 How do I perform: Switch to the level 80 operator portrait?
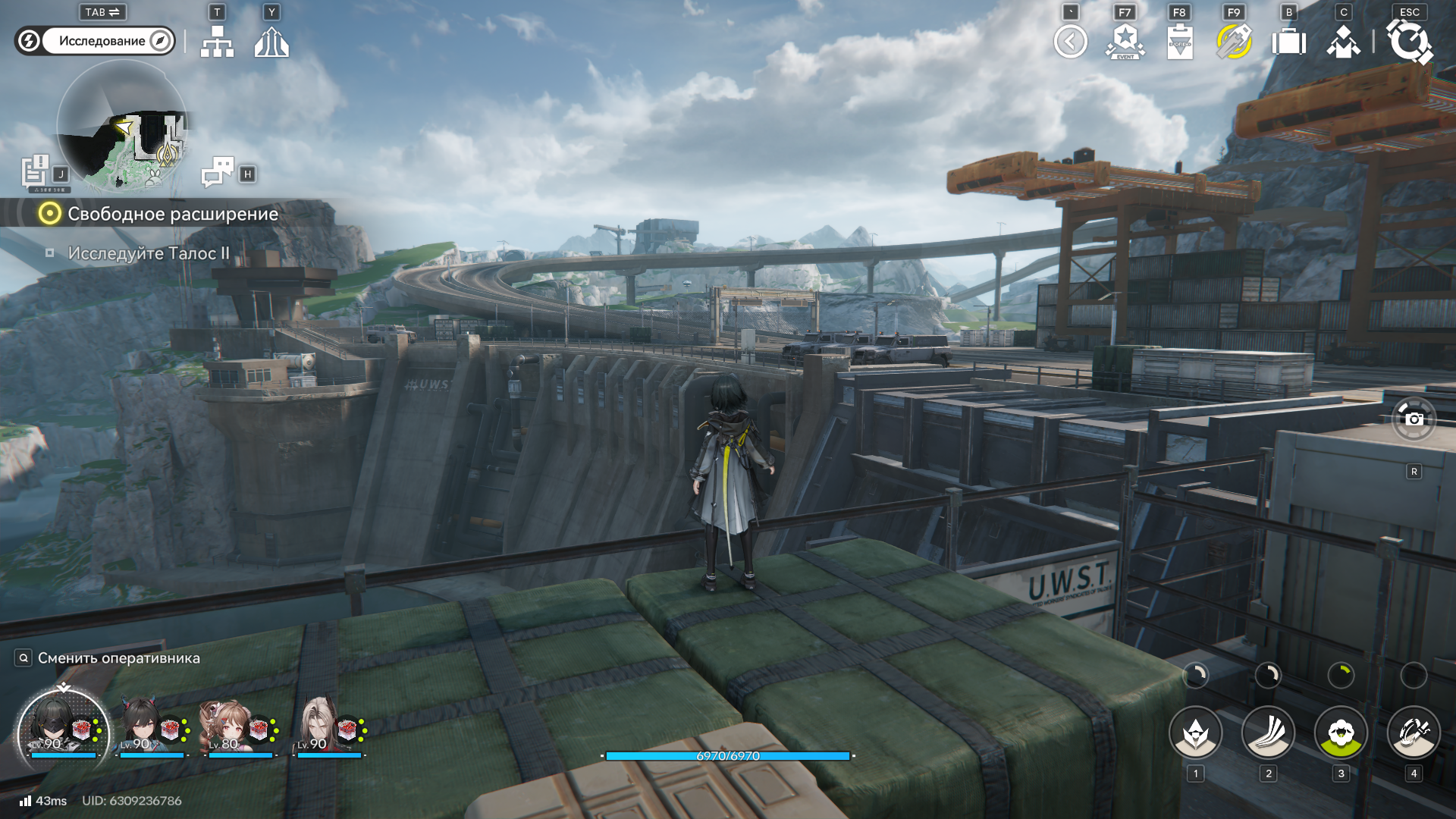click(x=224, y=728)
